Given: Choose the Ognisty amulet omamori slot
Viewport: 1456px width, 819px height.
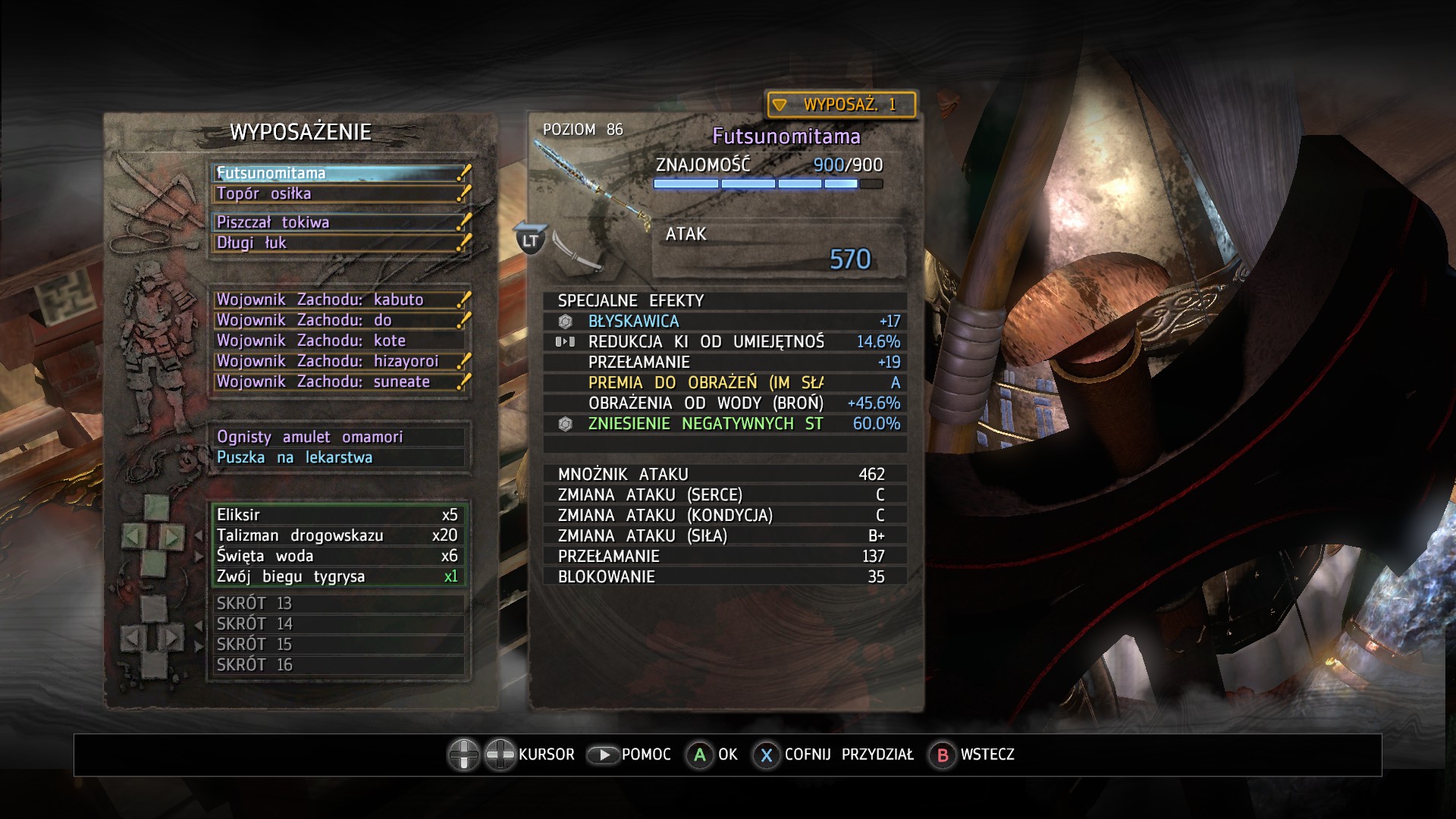Looking at the screenshot, I should [x=339, y=437].
